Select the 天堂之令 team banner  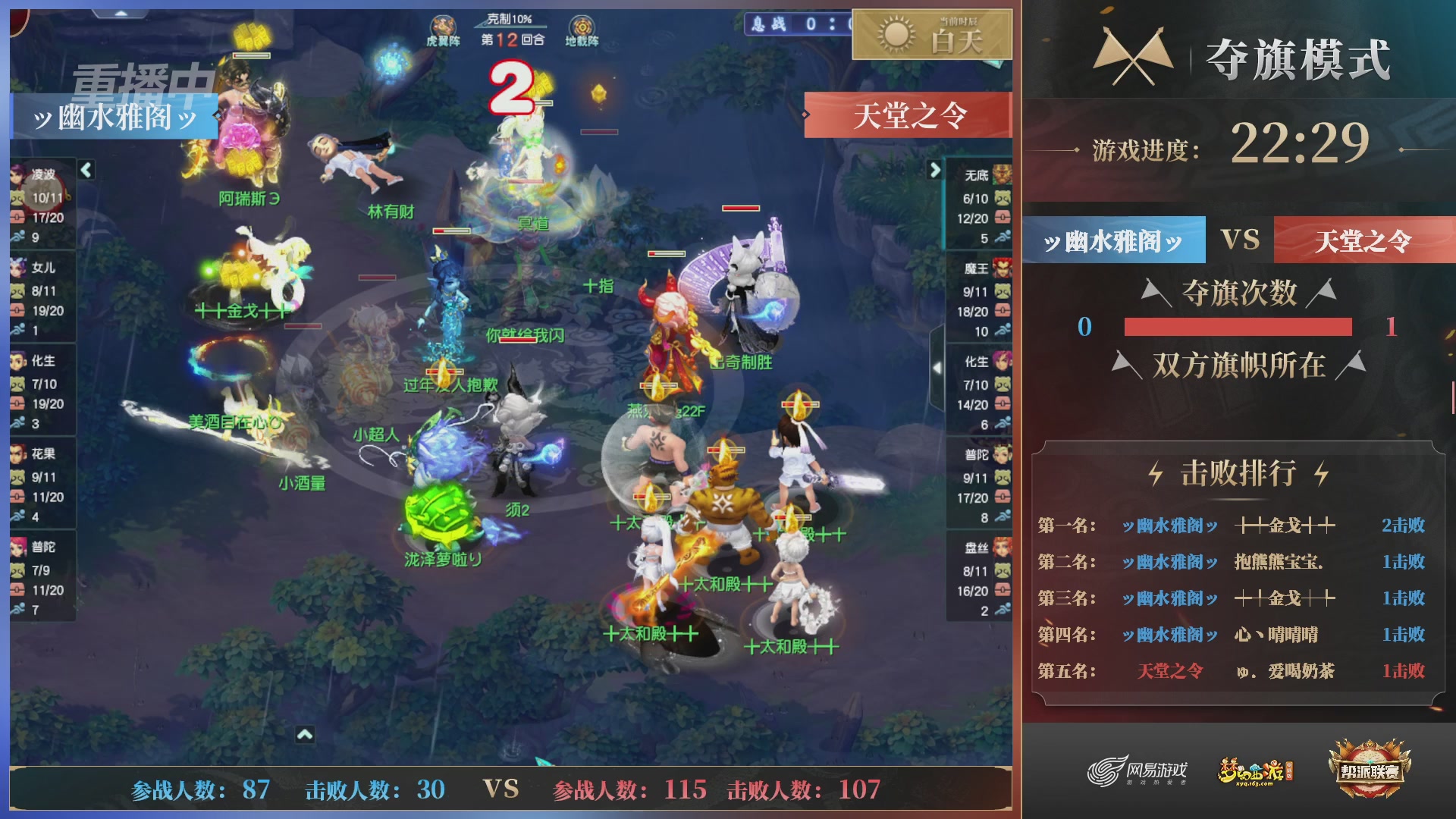1361,241
